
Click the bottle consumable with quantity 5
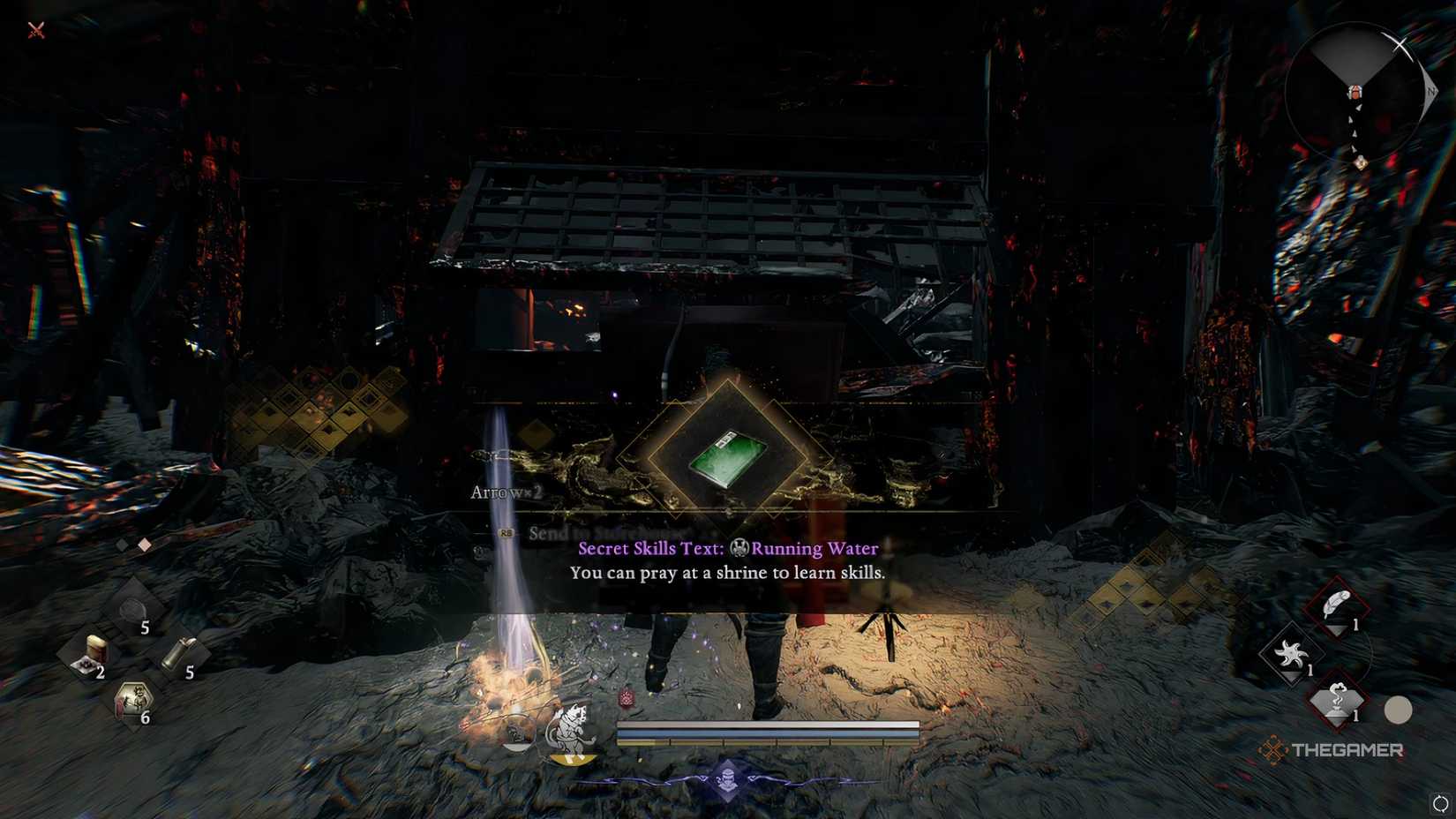tap(175, 653)
